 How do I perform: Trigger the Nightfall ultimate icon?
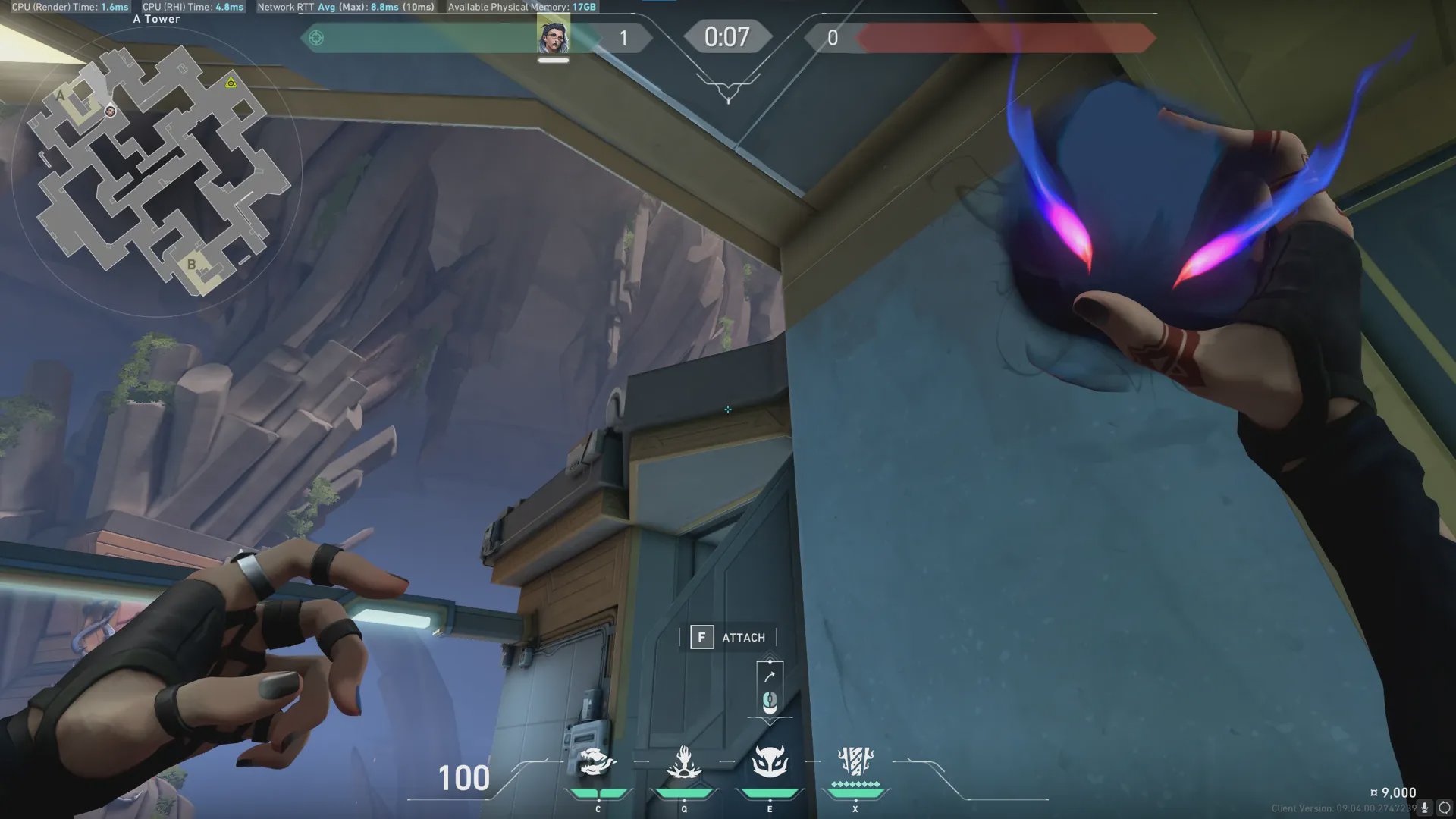(855, 761)
